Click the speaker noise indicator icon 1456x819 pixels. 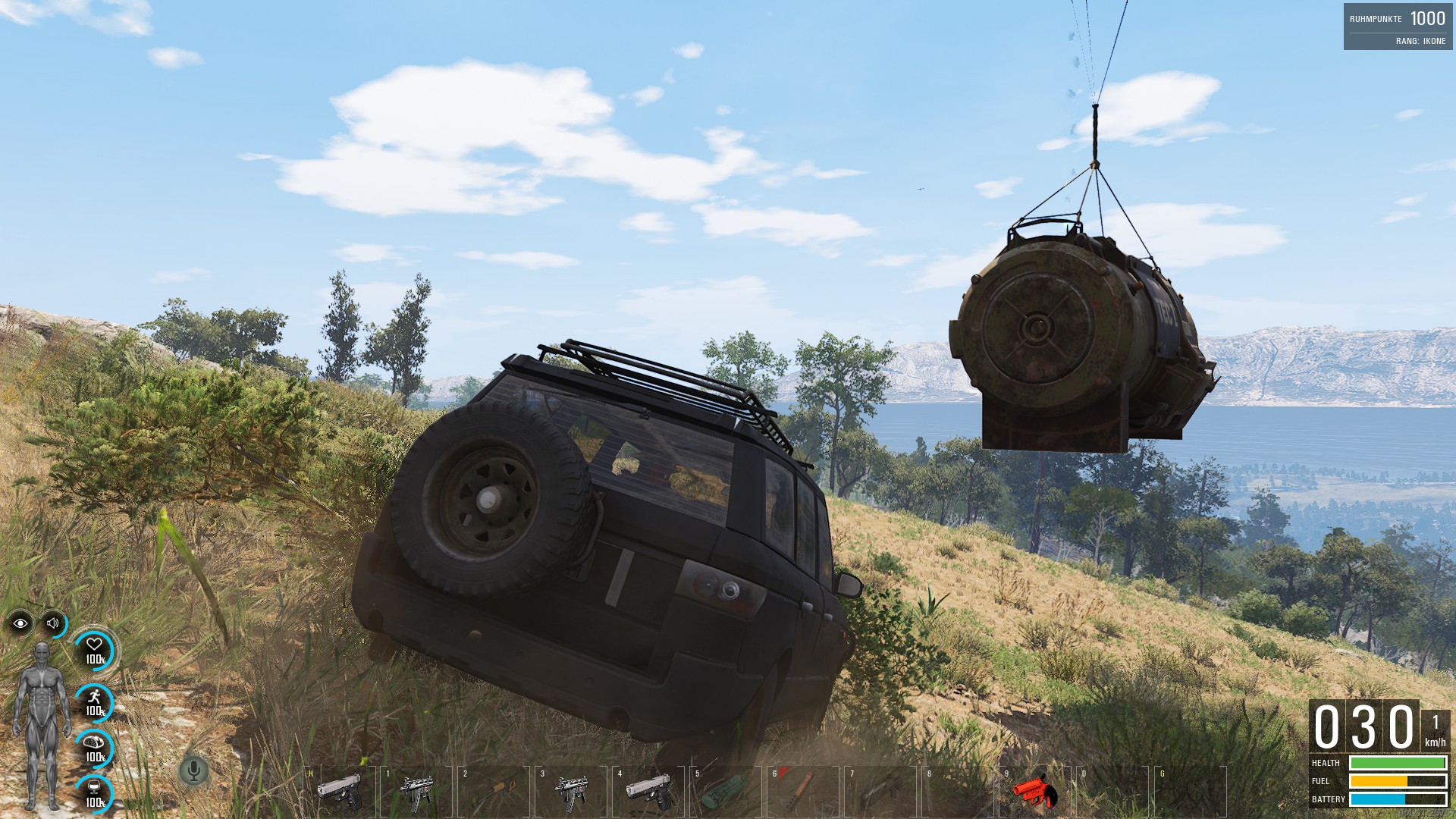point(53,623)
